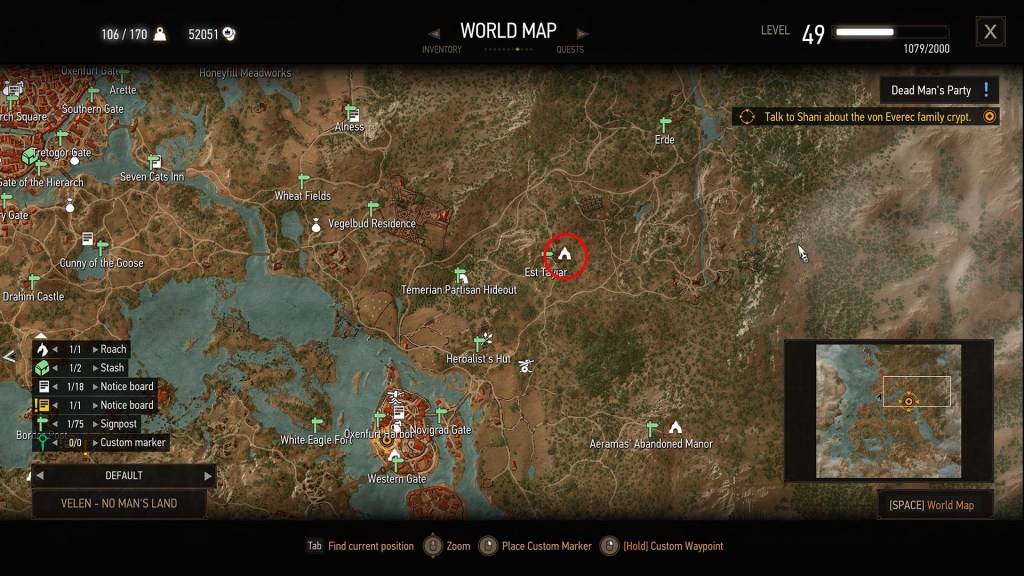The width and height of the screenshot is (1024, 576).
Task: Select the Est Tayiar circled map marker
Action: [565, 255]
